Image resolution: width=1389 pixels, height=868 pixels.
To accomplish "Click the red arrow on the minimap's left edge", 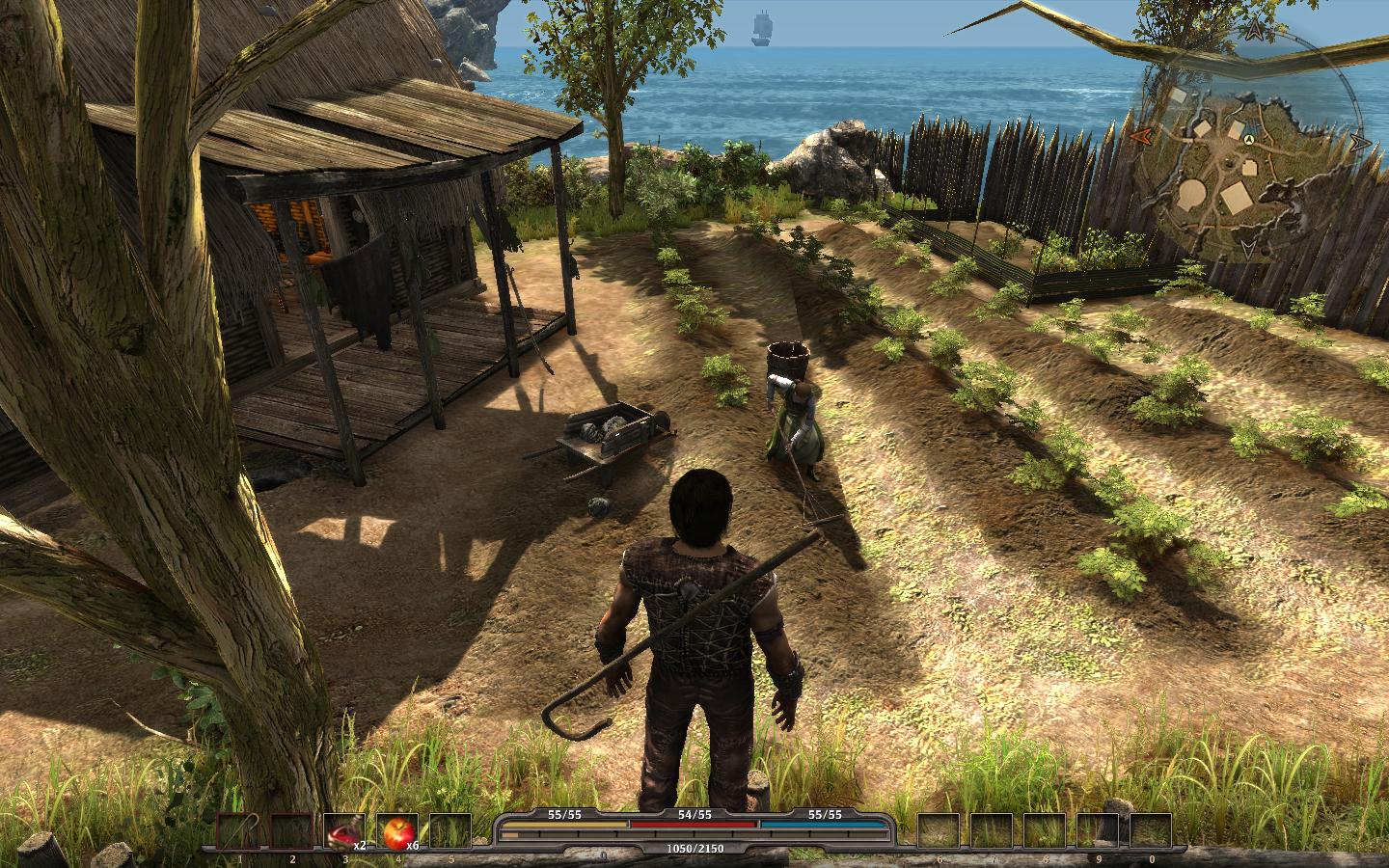I will [x=1139, y=135].
